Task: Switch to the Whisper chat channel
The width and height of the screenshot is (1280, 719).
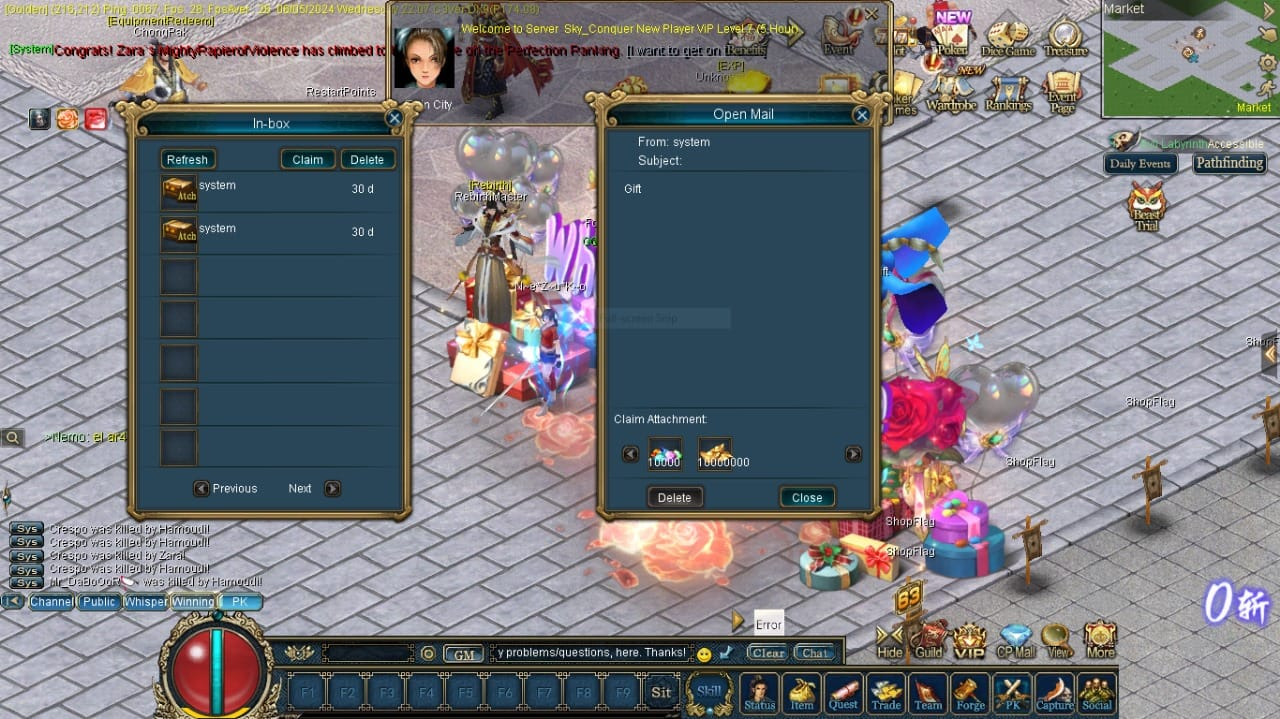Action: 145,602
